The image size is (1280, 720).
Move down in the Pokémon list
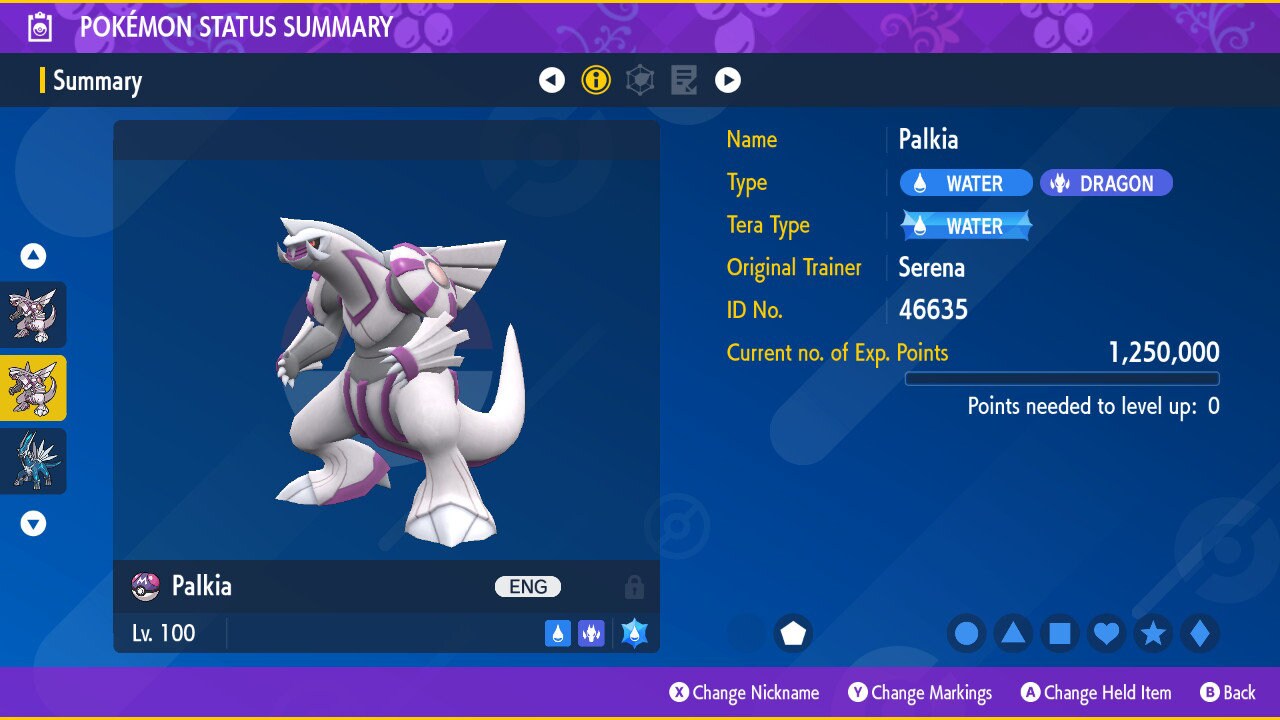click(34, 523)
